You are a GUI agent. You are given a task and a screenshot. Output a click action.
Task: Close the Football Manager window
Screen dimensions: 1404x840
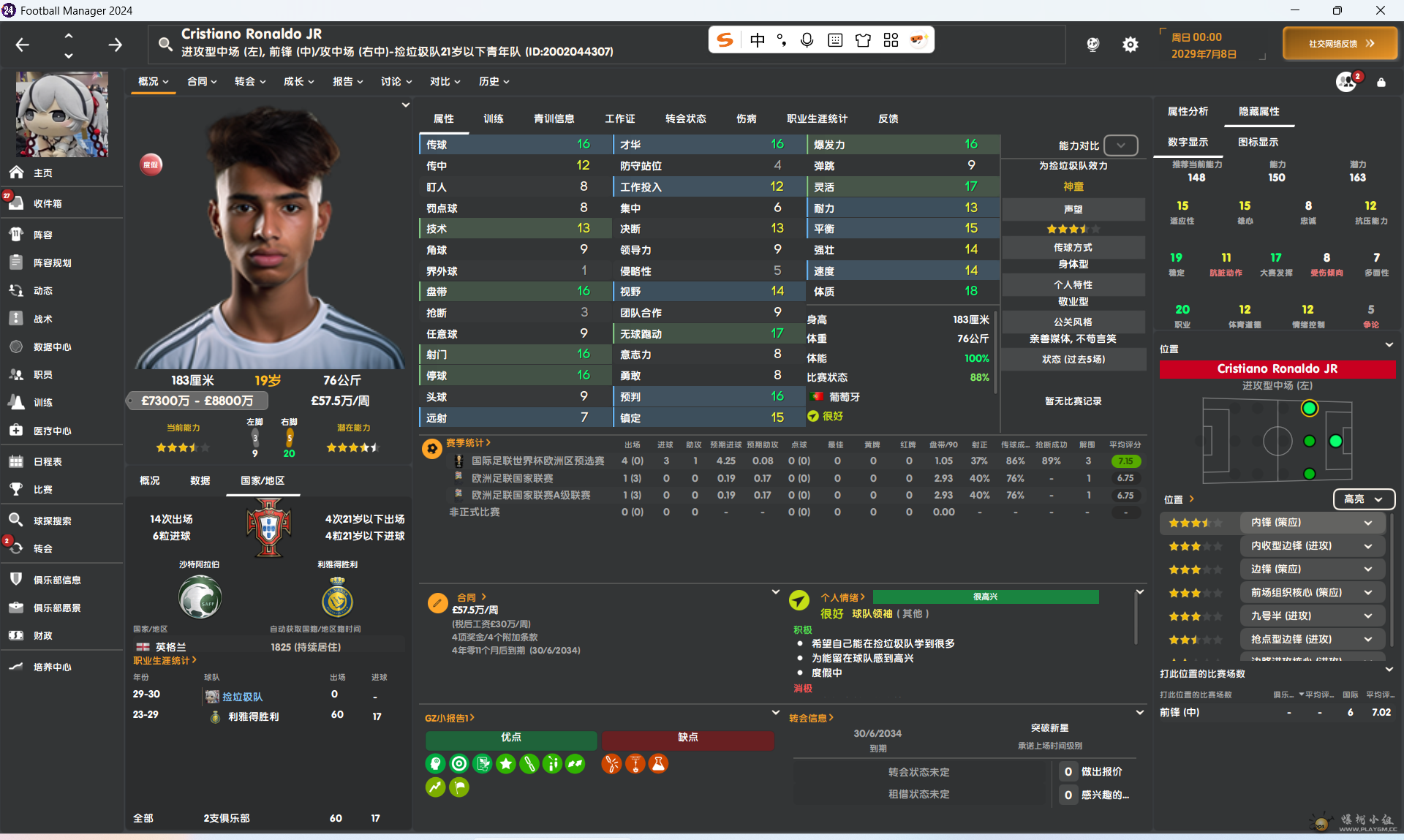[1381, 10]
